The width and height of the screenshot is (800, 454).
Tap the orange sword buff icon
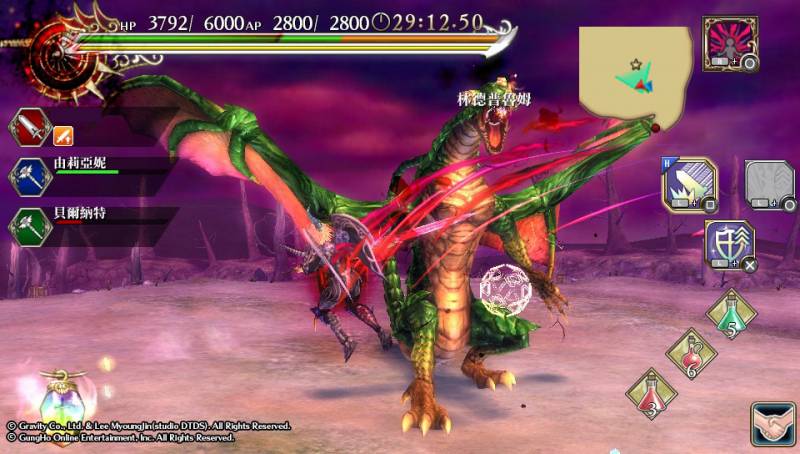(63, 132)
